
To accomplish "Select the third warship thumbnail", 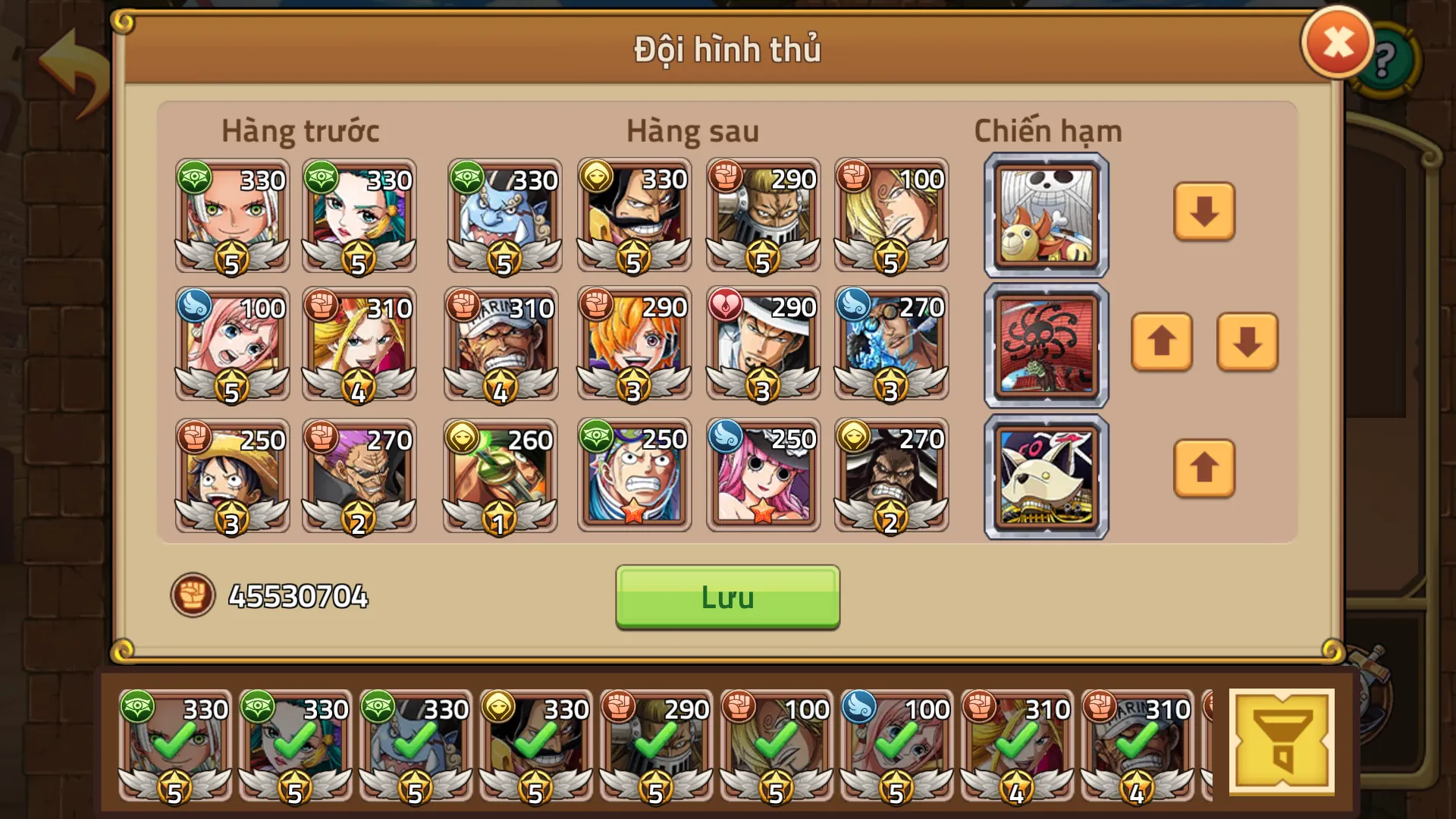I will (x=1045, y=475).
